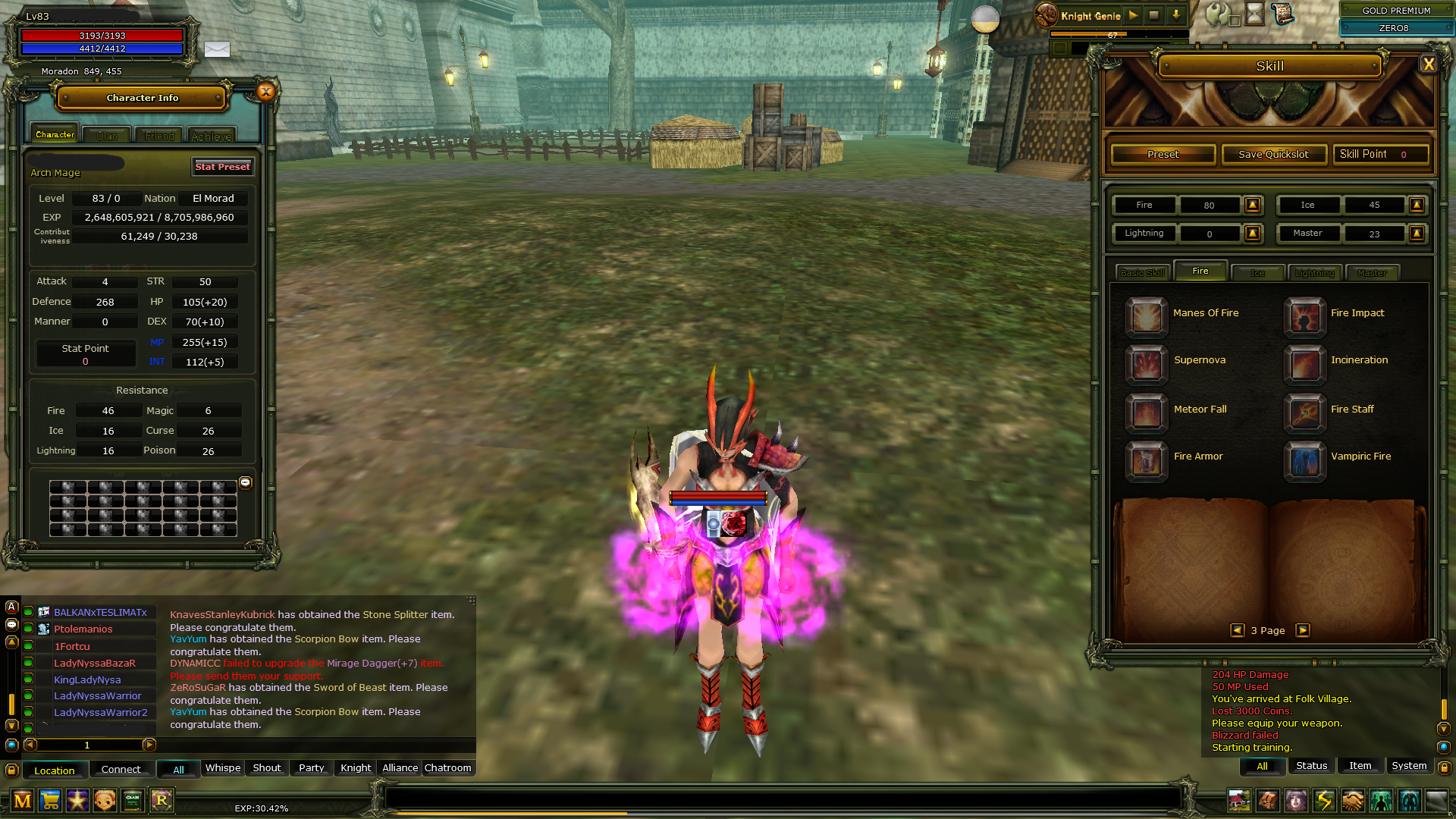Open next page of the skill book
The image size is (1456, 819).
point(1304,629)
